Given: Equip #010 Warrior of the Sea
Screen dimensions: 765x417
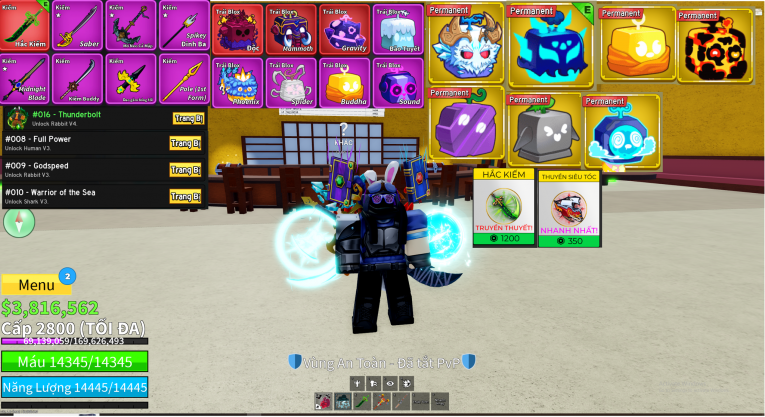Looking at the screenshot, I should (x=186, y=196).
